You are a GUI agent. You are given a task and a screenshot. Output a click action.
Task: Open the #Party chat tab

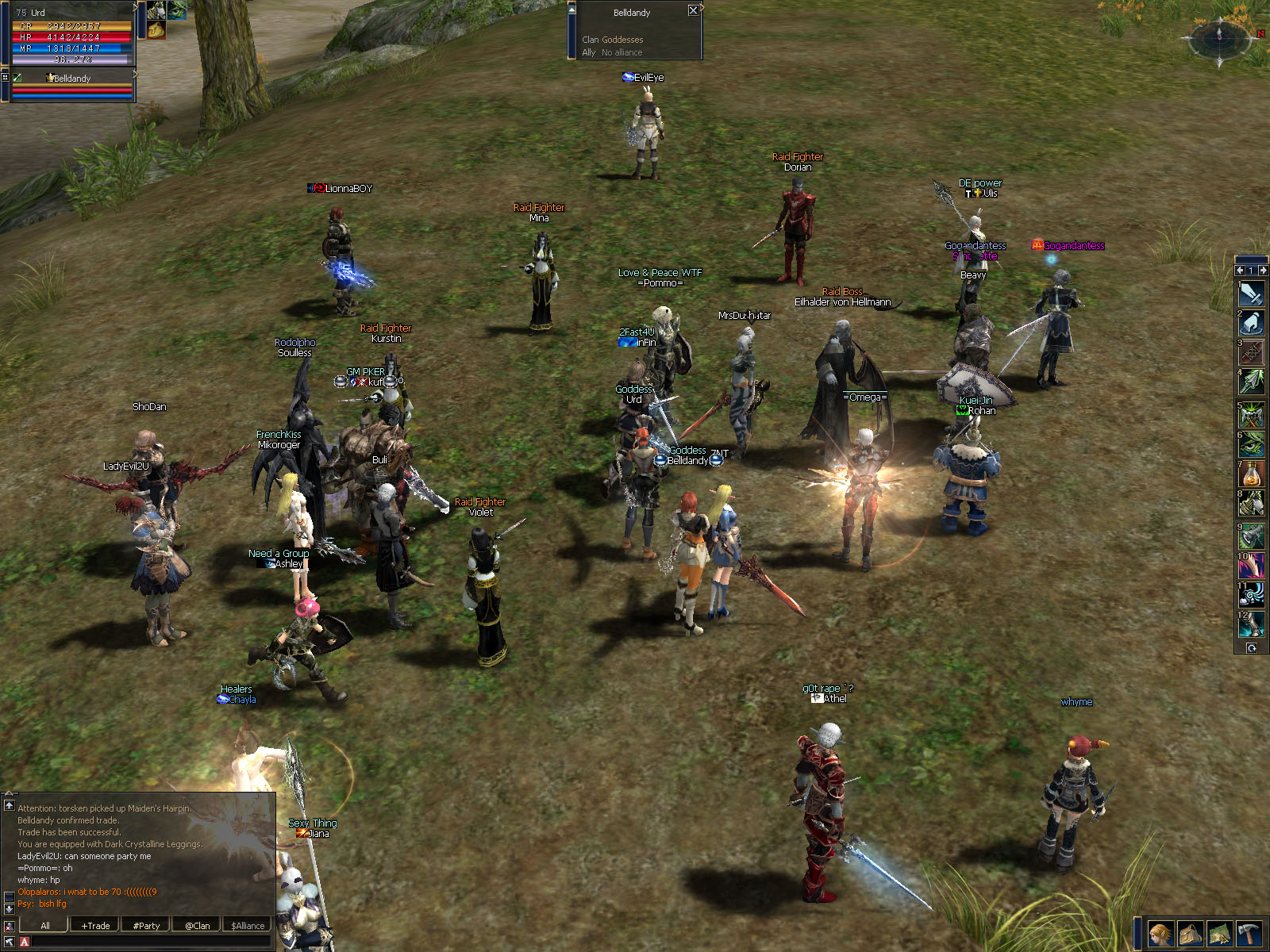click(x=146, y=925)
